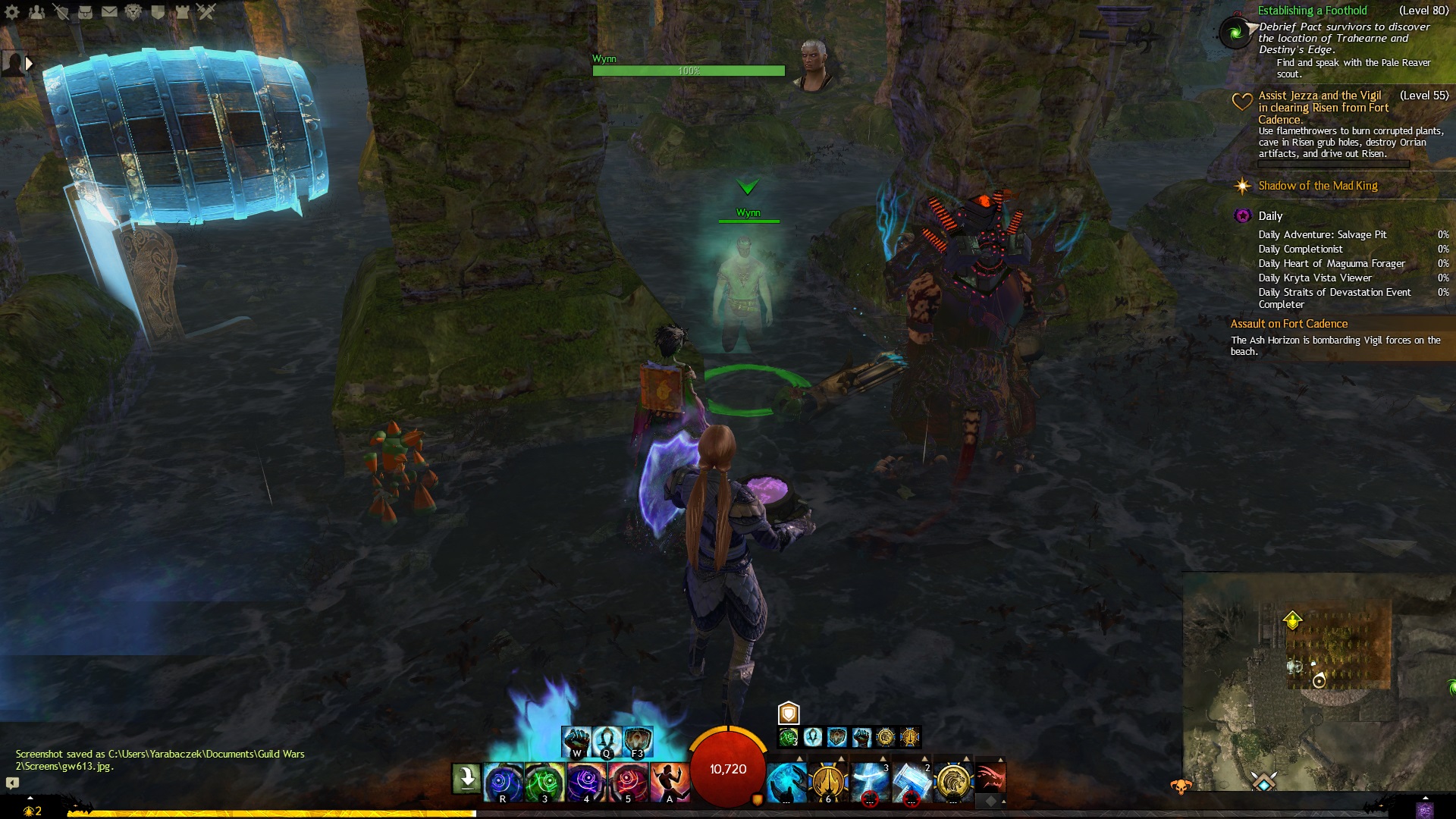Open the hero panel sword-and-shield icon
This screenshot has height=819, width=1456.
[x=61, y=12]
